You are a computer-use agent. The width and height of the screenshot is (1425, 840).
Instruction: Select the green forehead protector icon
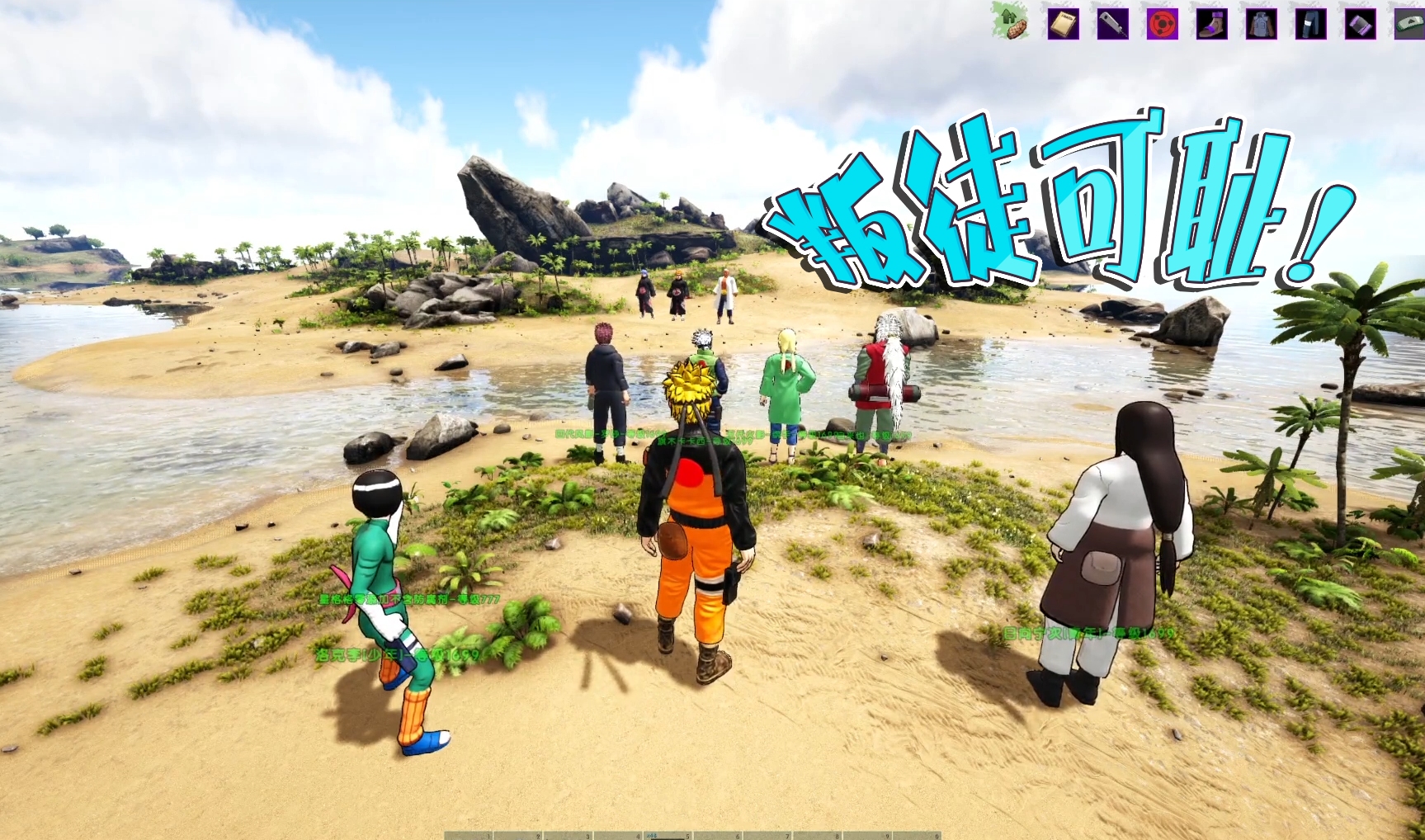coord(1409,24)
